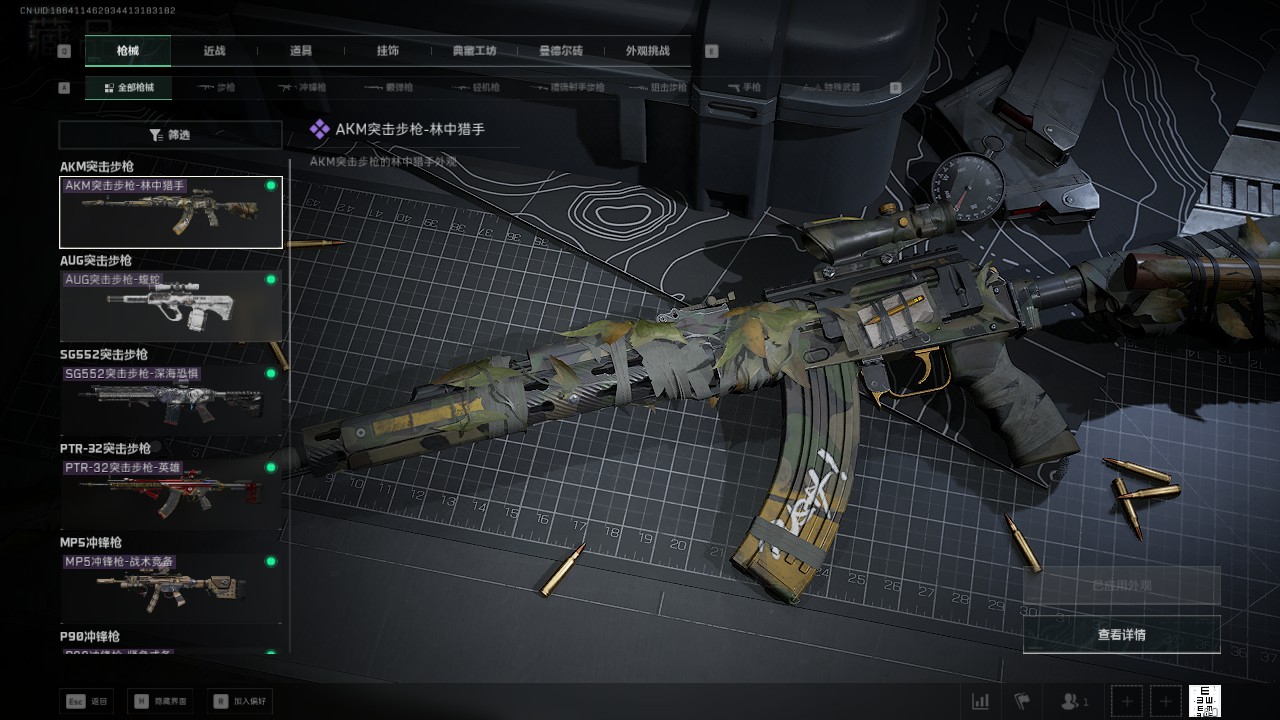The width and height of the screenshot is (1280, 720).
Task: Open the 道具 items tab
Action: pos(301,51)
